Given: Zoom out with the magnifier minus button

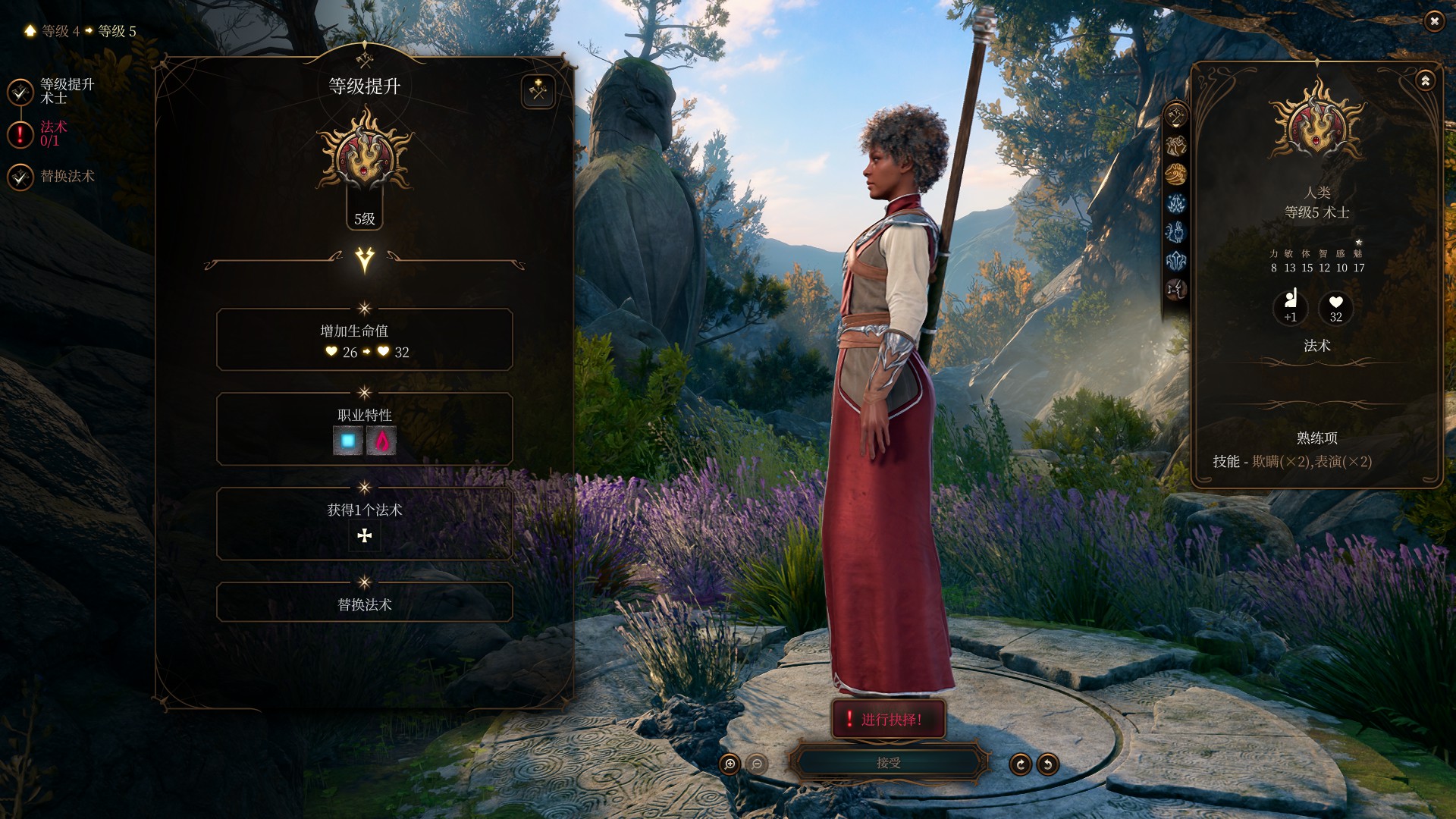Looking at the screenshot, I should 757,764.
